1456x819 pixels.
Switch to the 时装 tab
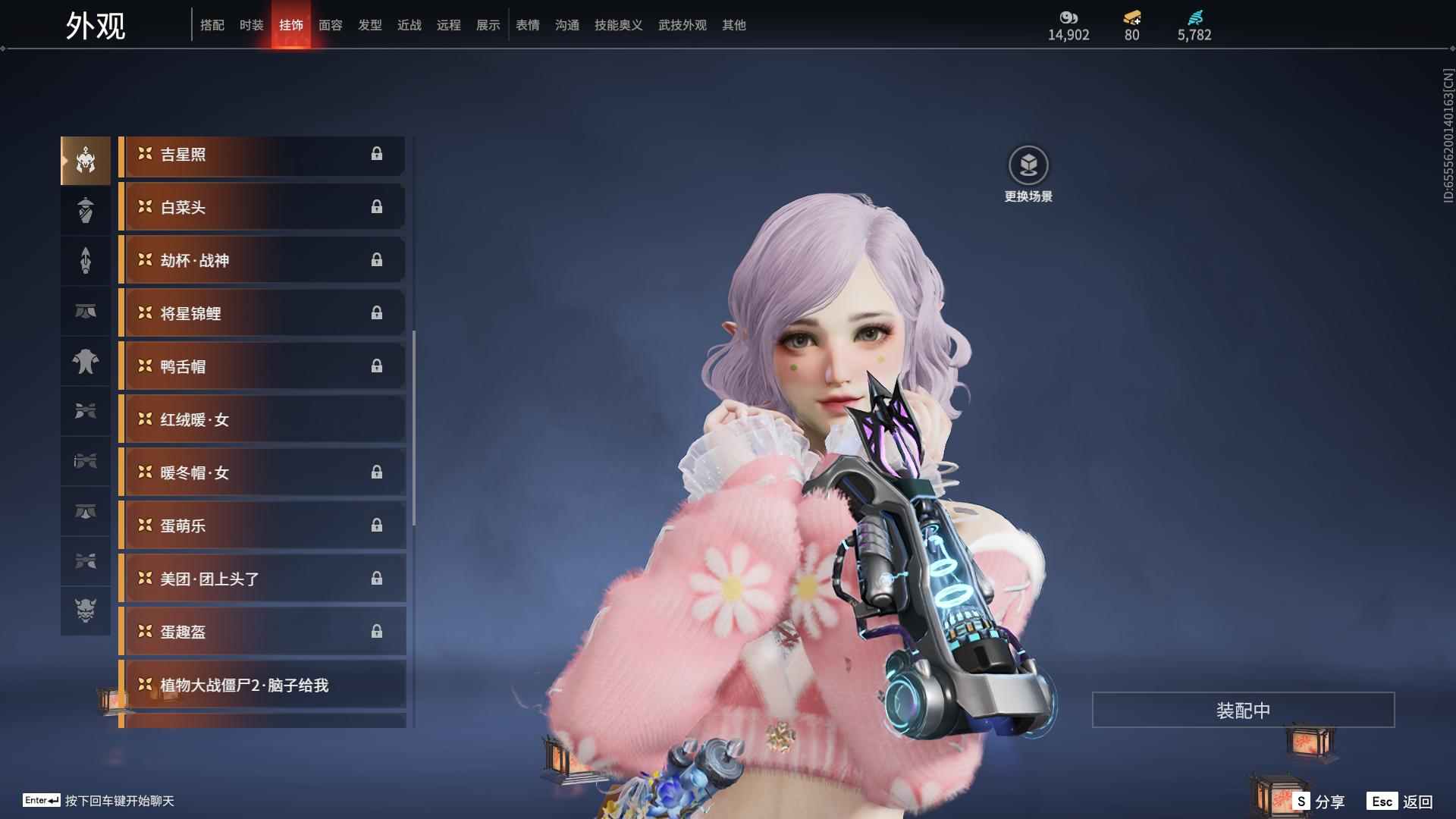pyautogui.click(x=251, y=25)
